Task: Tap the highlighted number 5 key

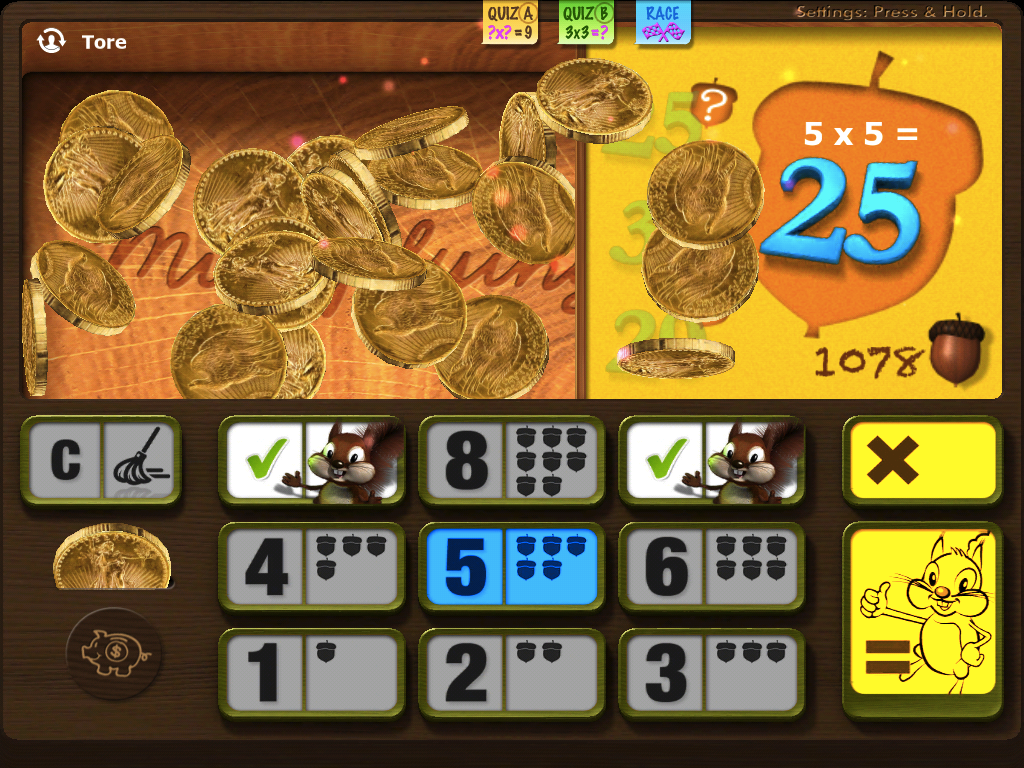Action: [511, 567]
